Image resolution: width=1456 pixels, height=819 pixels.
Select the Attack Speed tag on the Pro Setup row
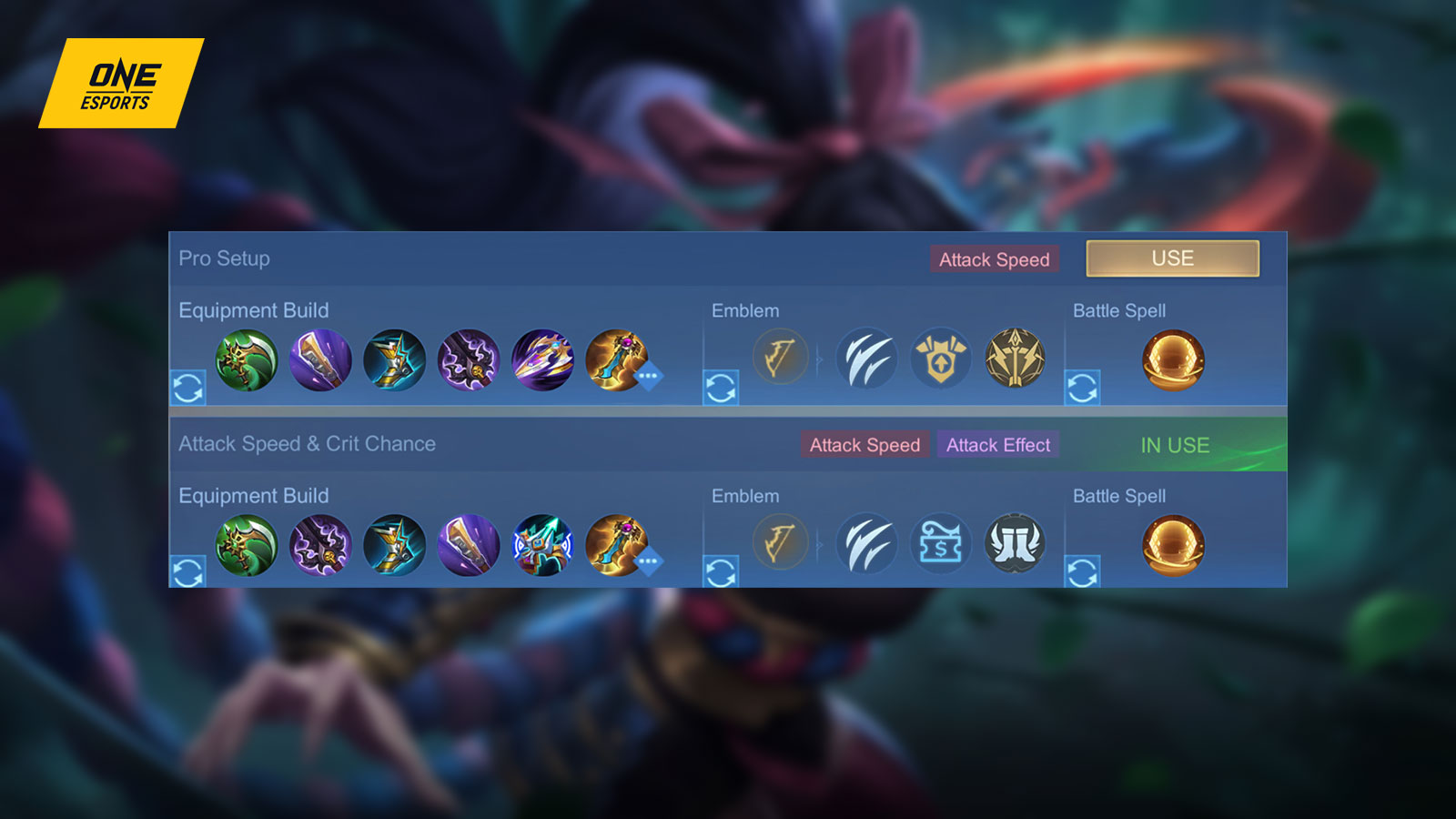pyautogui.click(x=996, y=259)
